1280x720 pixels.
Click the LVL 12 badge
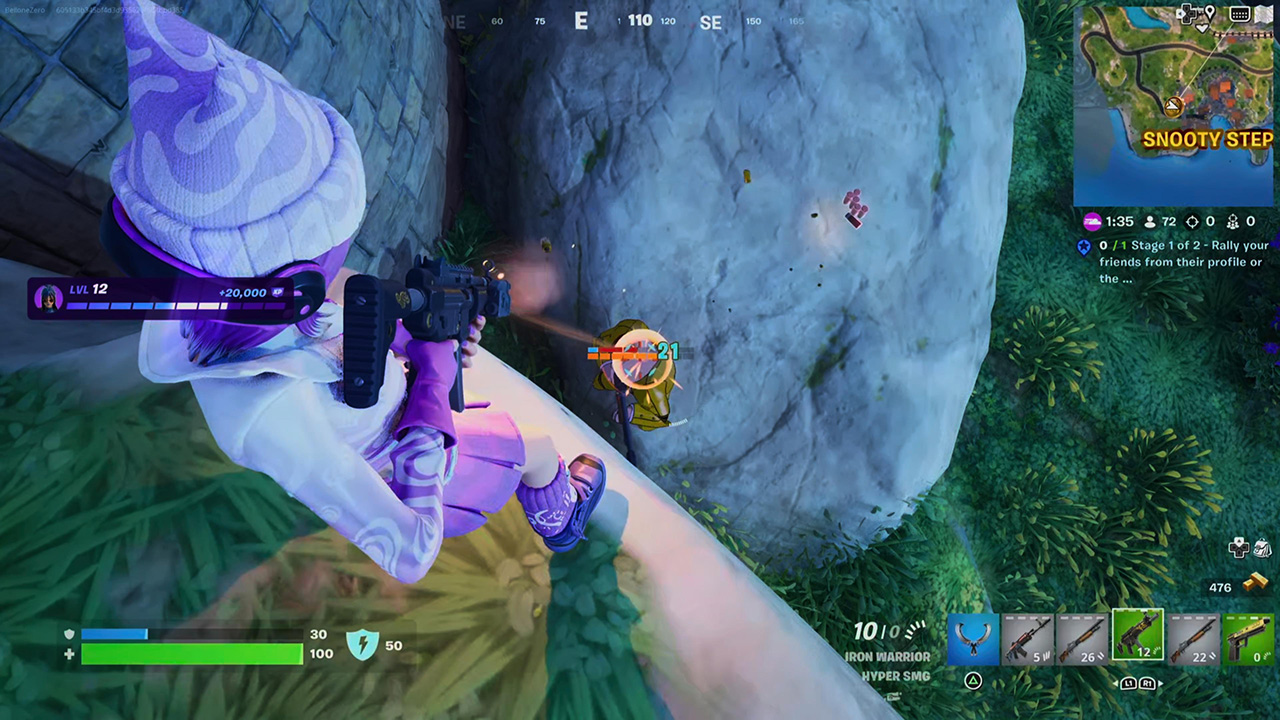click(x=88, y=289)
